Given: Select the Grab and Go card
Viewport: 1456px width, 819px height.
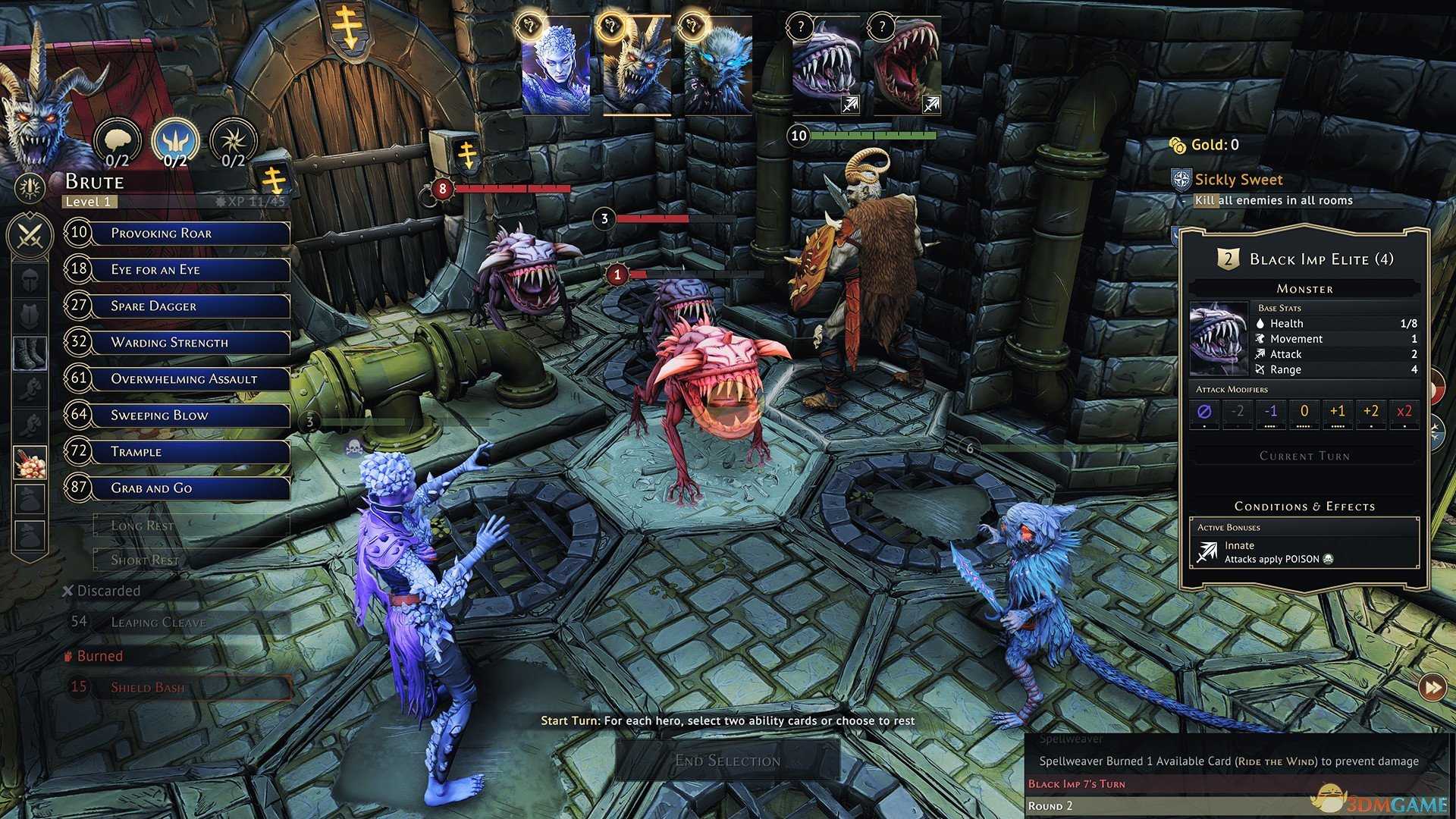Looking at the screenshot, I should 188,488.
